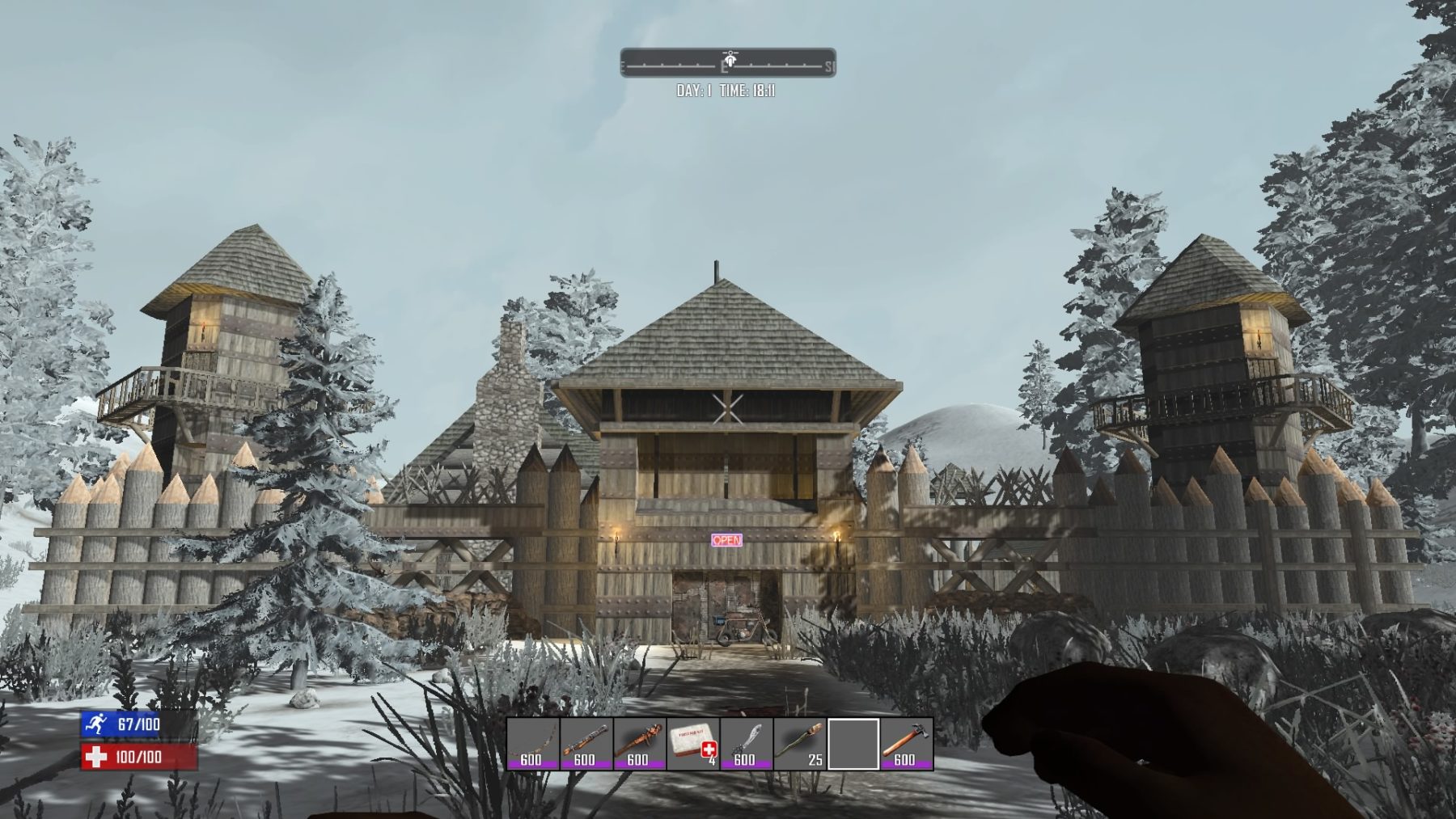Select the torch stack of 25

[x=799, y=744]
